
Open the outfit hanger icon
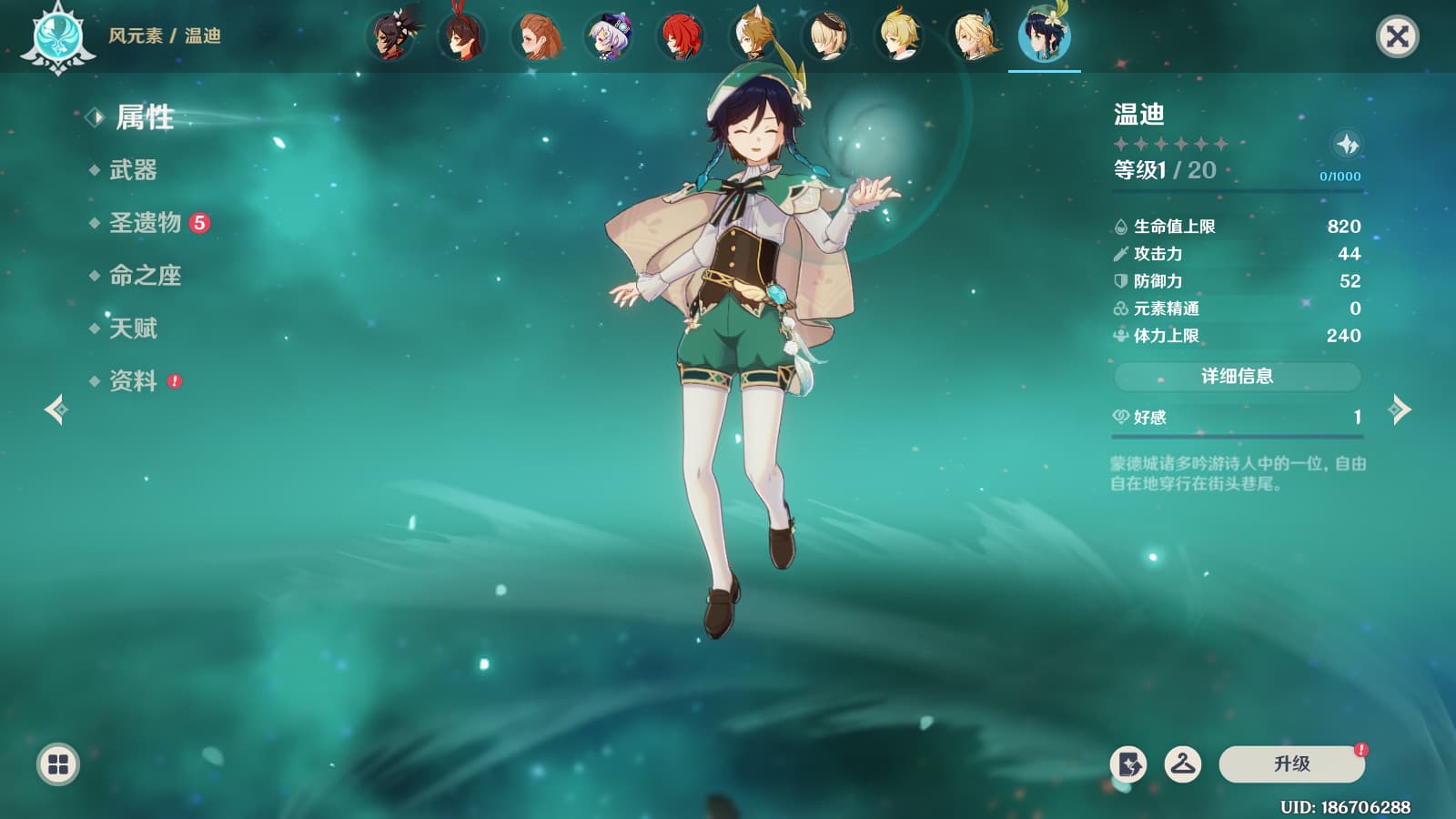point(1183,764)
